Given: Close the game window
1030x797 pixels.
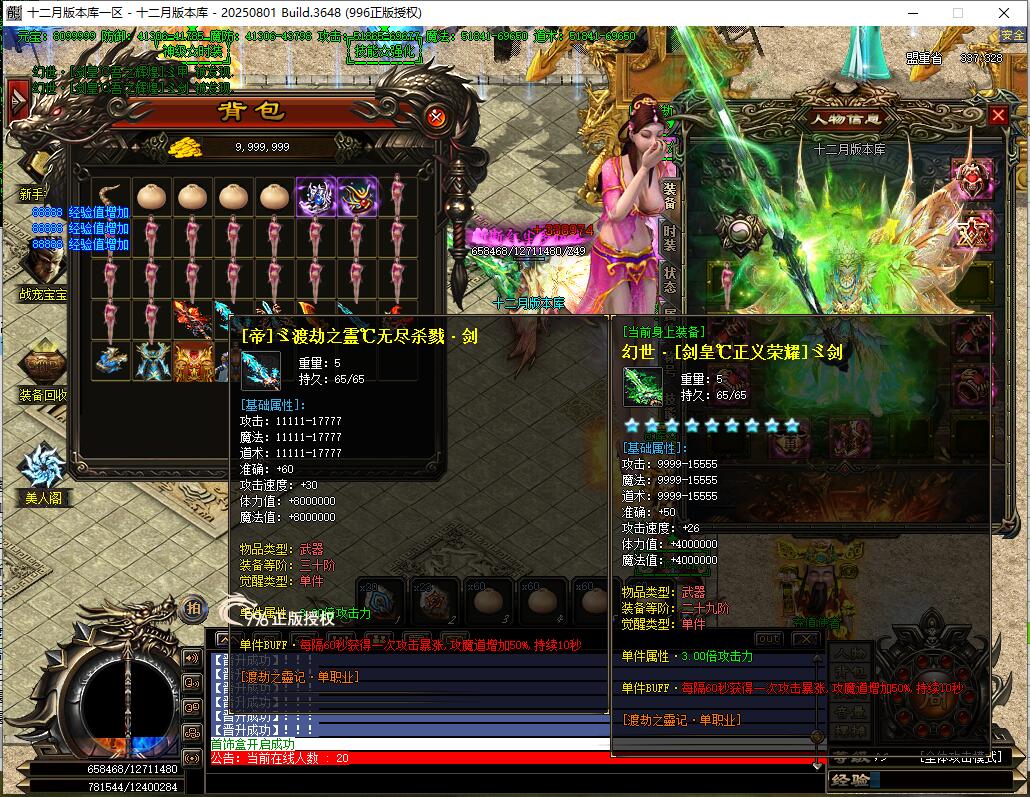Looking at the screenshot, I should 1003,13.
